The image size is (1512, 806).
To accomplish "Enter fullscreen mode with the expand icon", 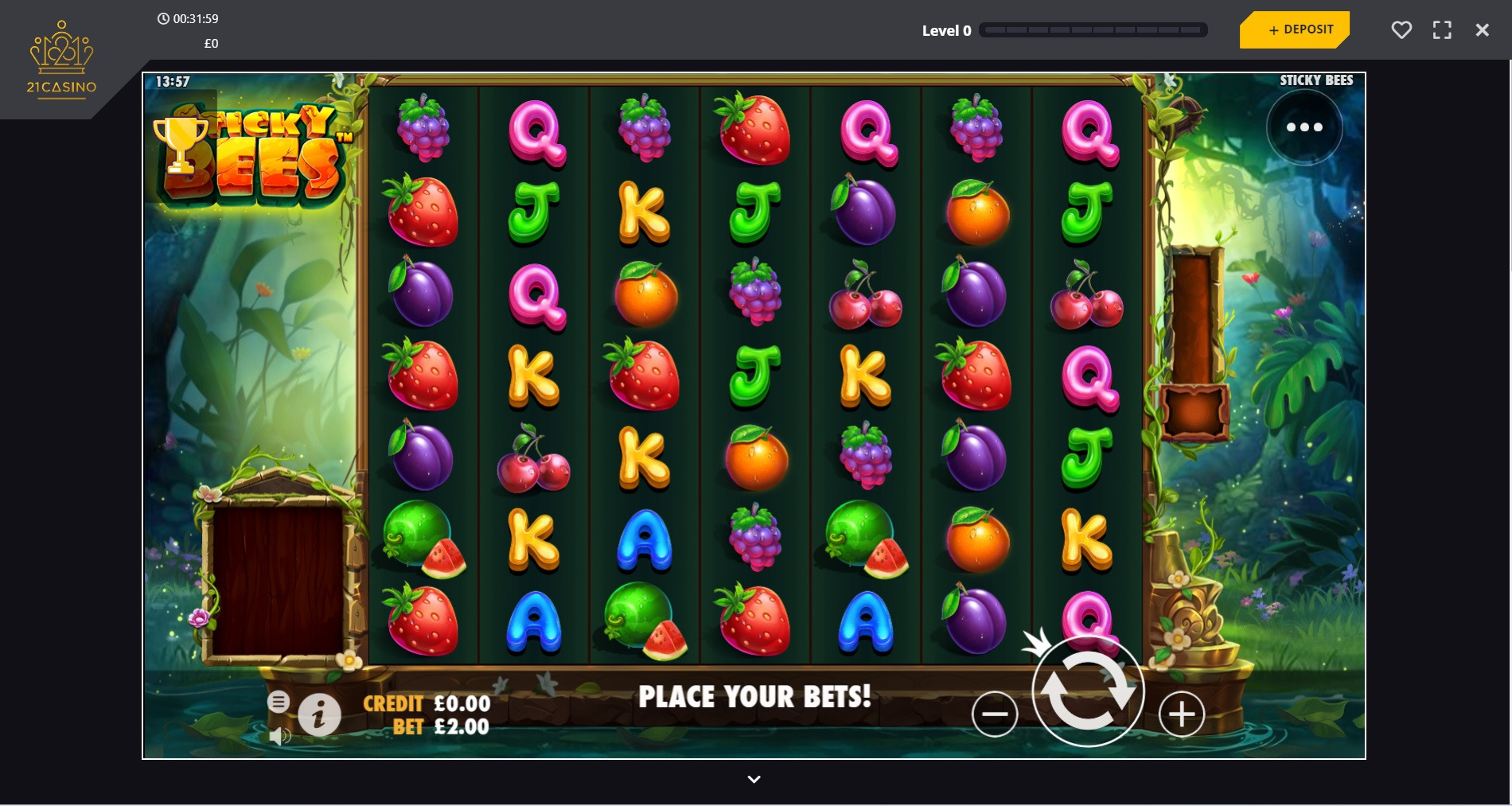I will pos(1442,29).
